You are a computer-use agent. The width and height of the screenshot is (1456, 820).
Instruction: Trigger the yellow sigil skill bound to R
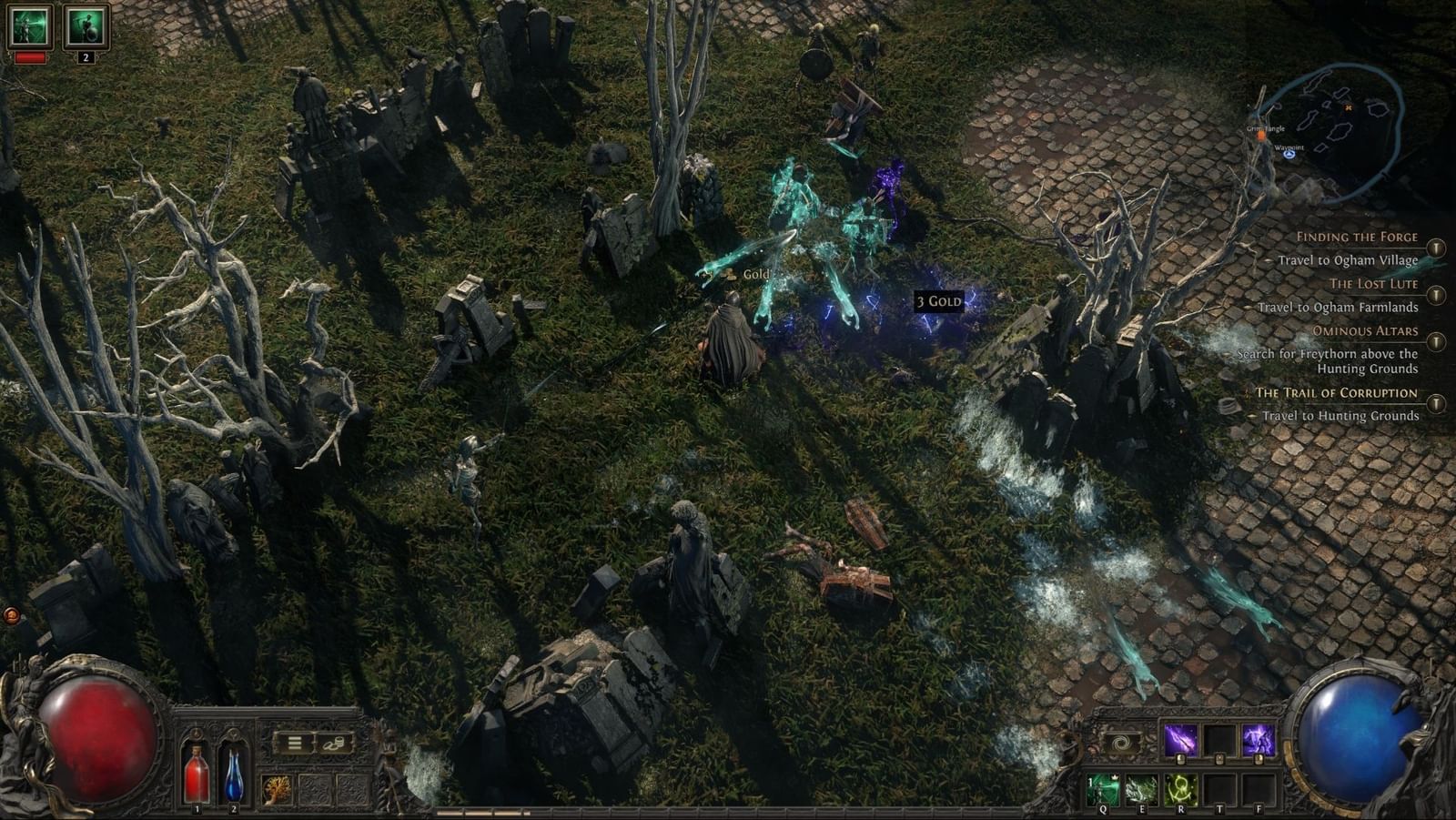click(1181, 789)
